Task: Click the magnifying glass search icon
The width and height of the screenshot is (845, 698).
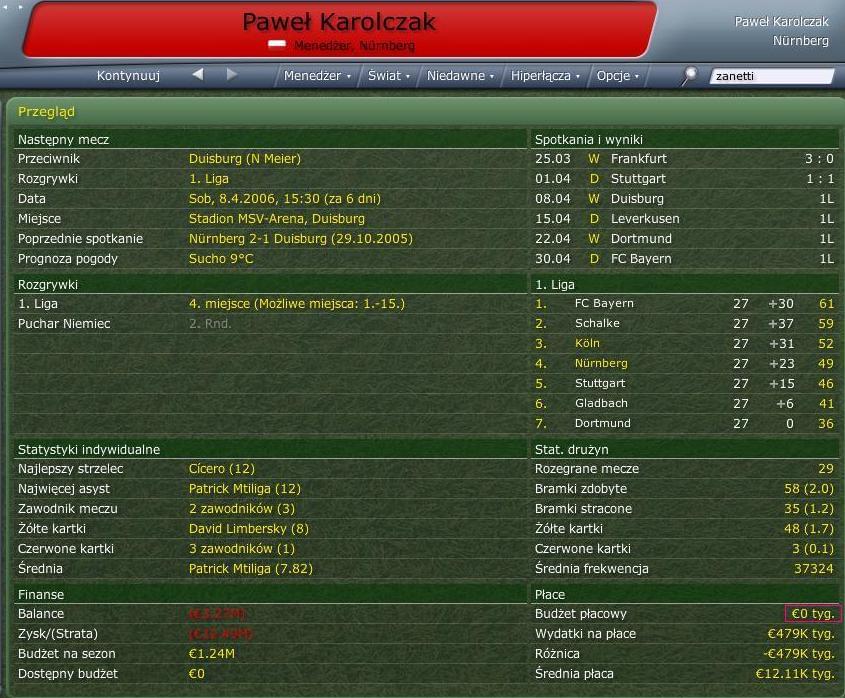Action: (689, 76)
